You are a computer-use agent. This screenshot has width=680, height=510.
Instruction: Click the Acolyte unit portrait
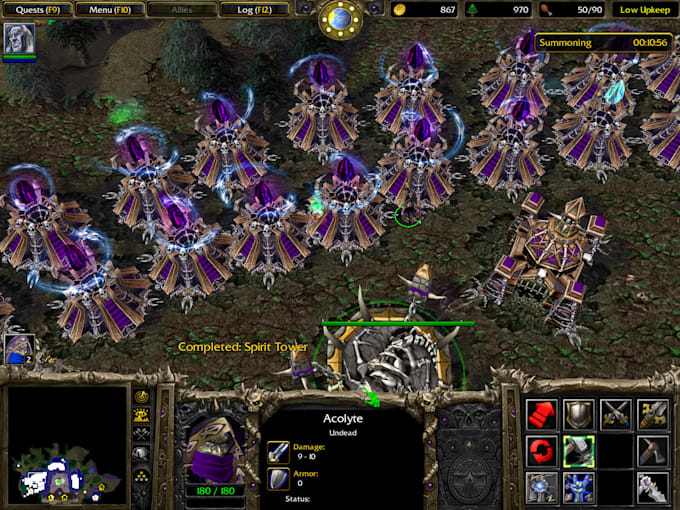click(x=211, y=447)
